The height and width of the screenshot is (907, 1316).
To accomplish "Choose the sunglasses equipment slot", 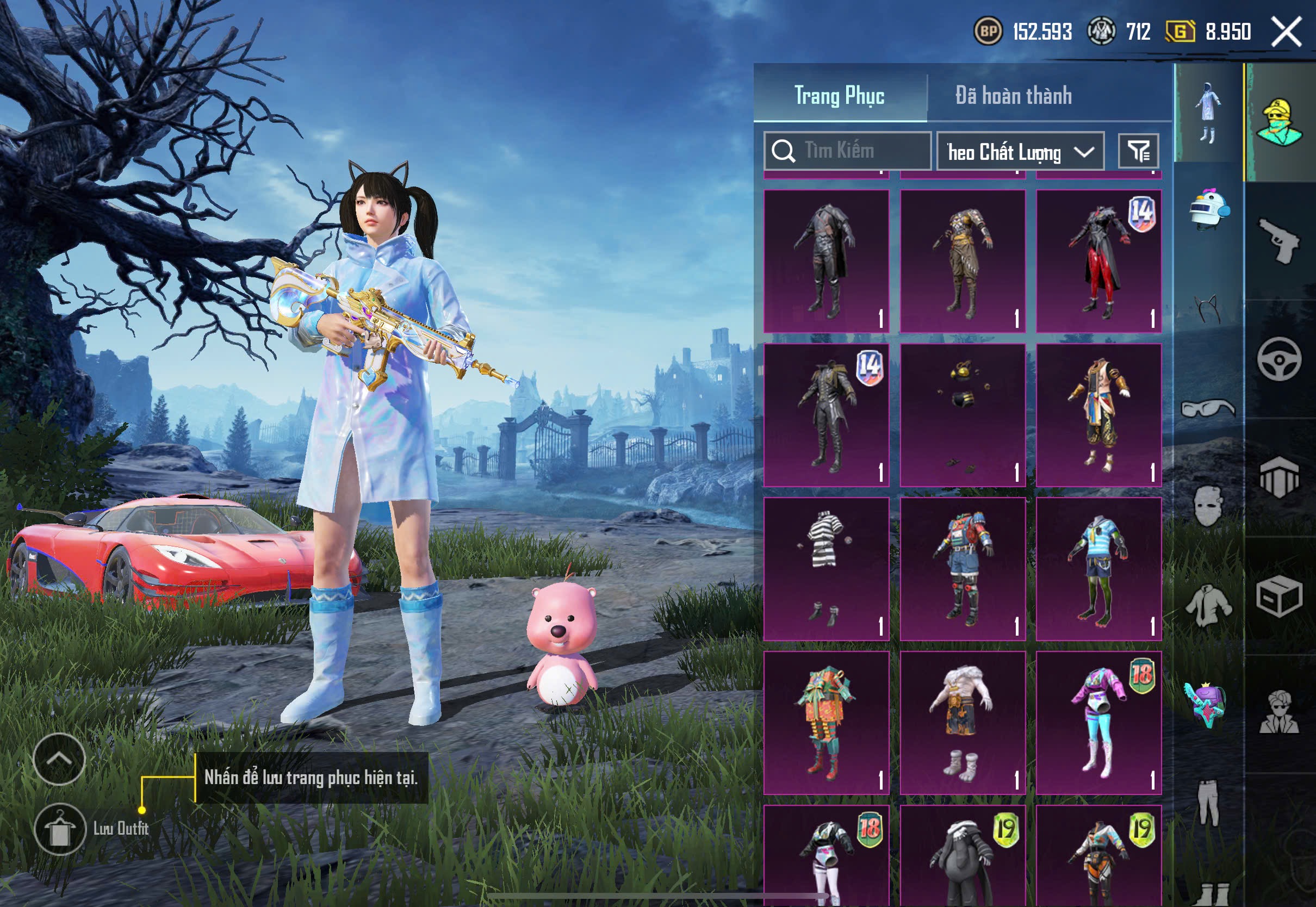I will (x=1208, y=409).
